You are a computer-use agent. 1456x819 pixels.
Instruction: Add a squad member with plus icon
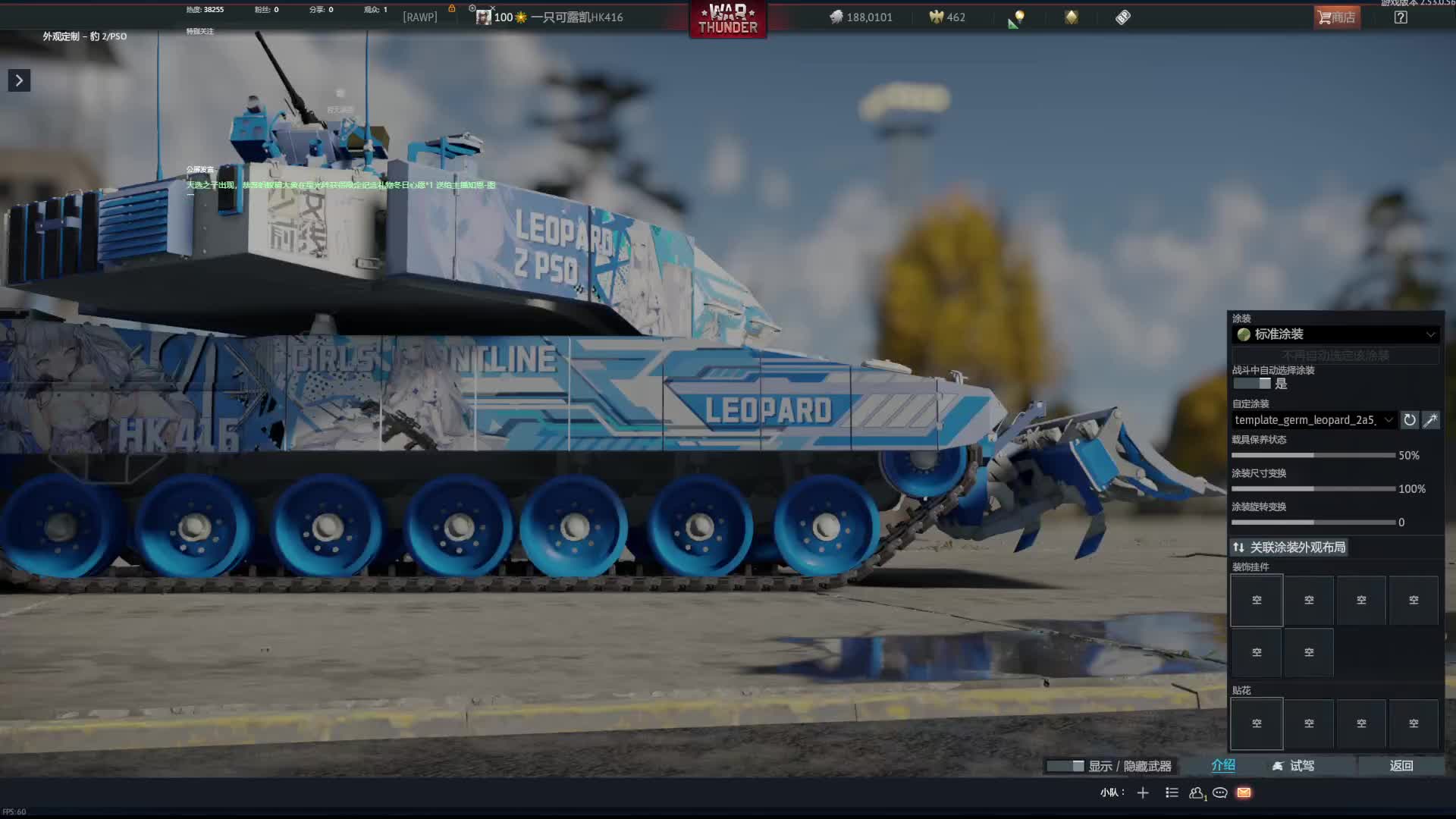tap(1143, 793)
